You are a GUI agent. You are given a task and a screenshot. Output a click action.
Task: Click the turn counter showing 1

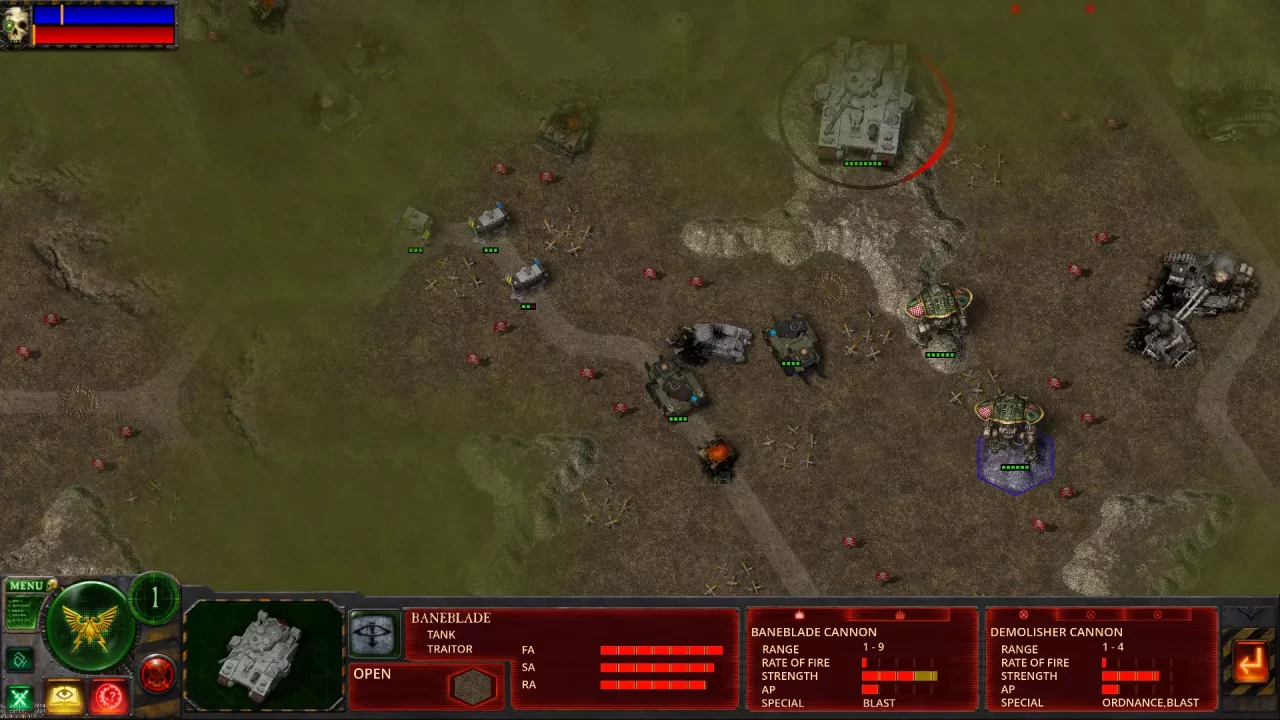(155, 598)
